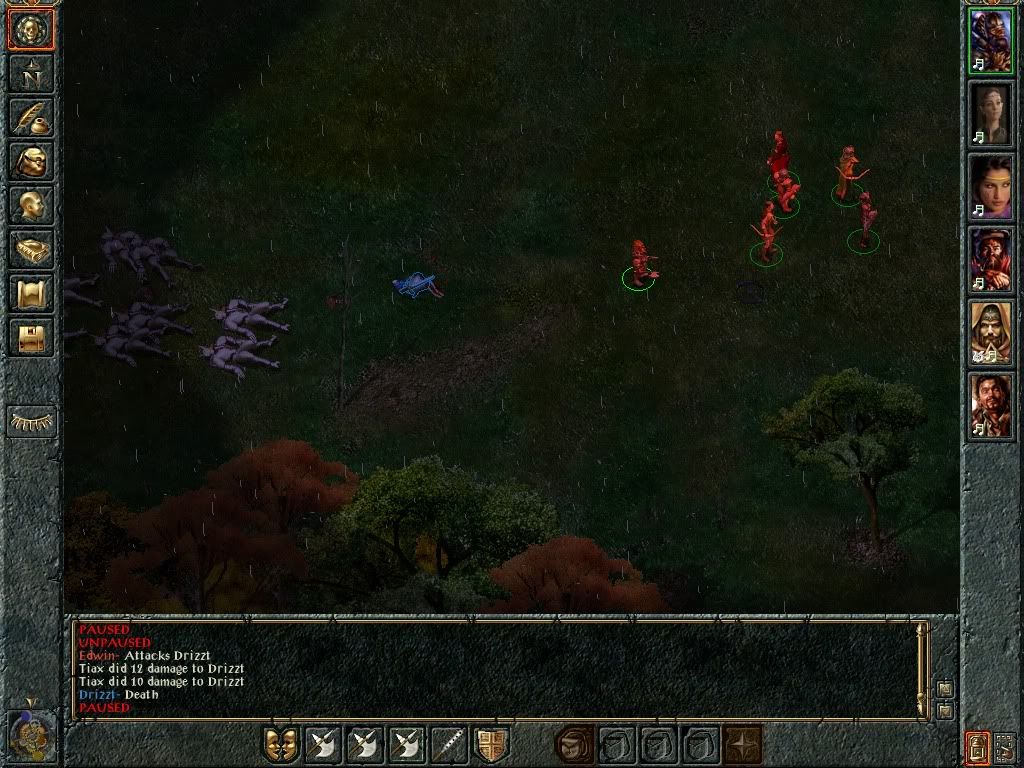1024x768 pixels.
Task: Open the mage spellbook
Action: pos(31,249)
